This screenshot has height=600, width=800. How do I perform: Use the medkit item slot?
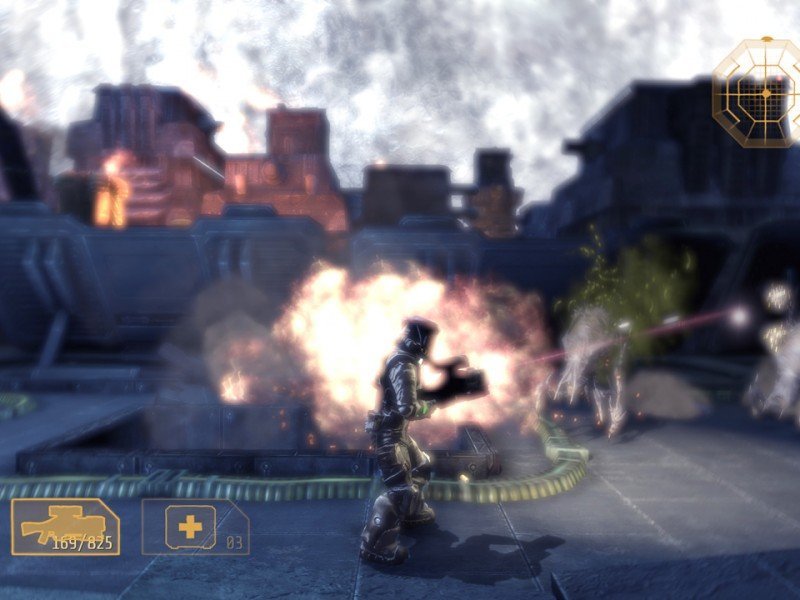coord(194,526)
